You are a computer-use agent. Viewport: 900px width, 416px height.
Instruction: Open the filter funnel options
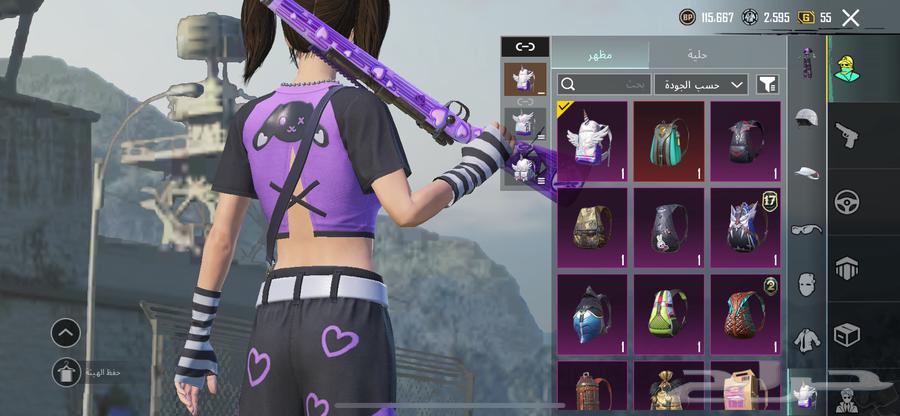click(767, 85)
